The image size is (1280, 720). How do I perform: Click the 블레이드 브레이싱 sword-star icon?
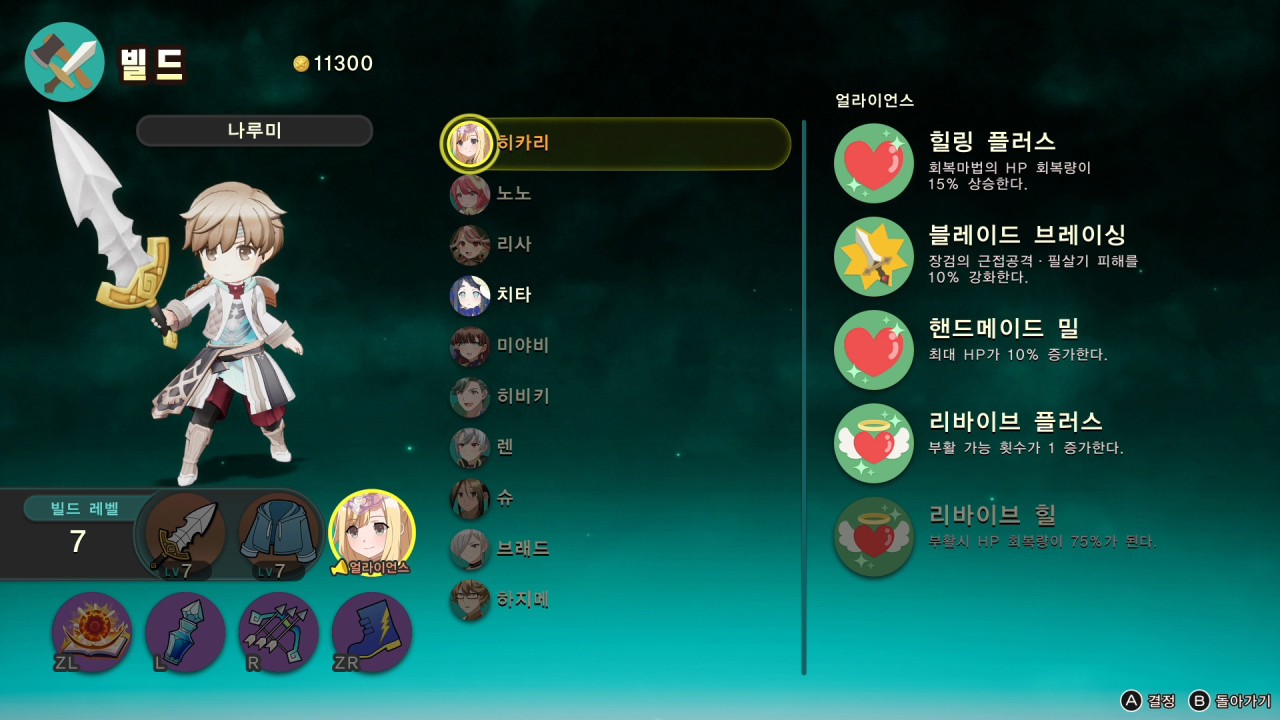pyautogui.click(x=872, y=256)
